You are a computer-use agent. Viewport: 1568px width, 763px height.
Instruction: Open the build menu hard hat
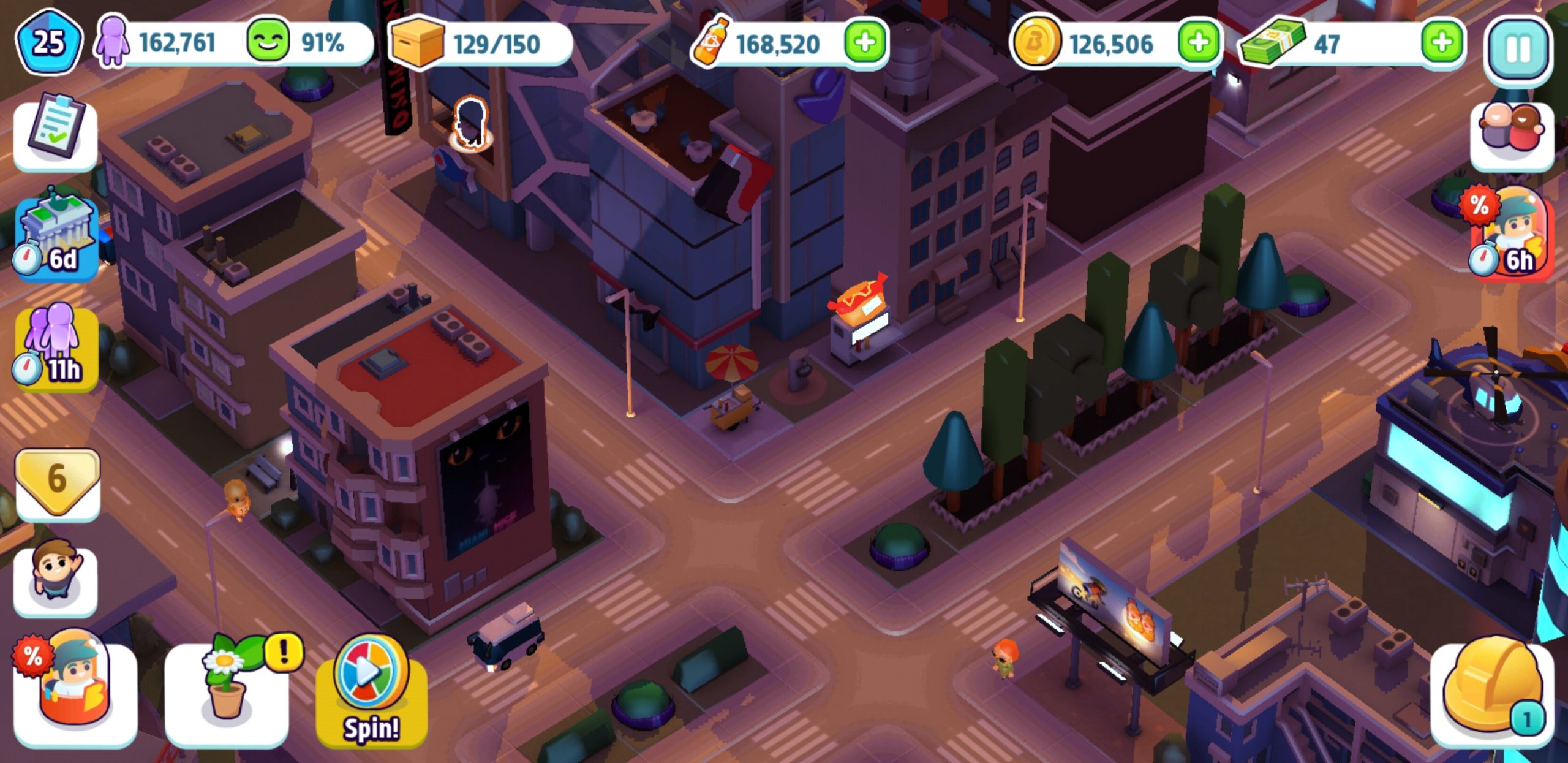pos(1492,693)
